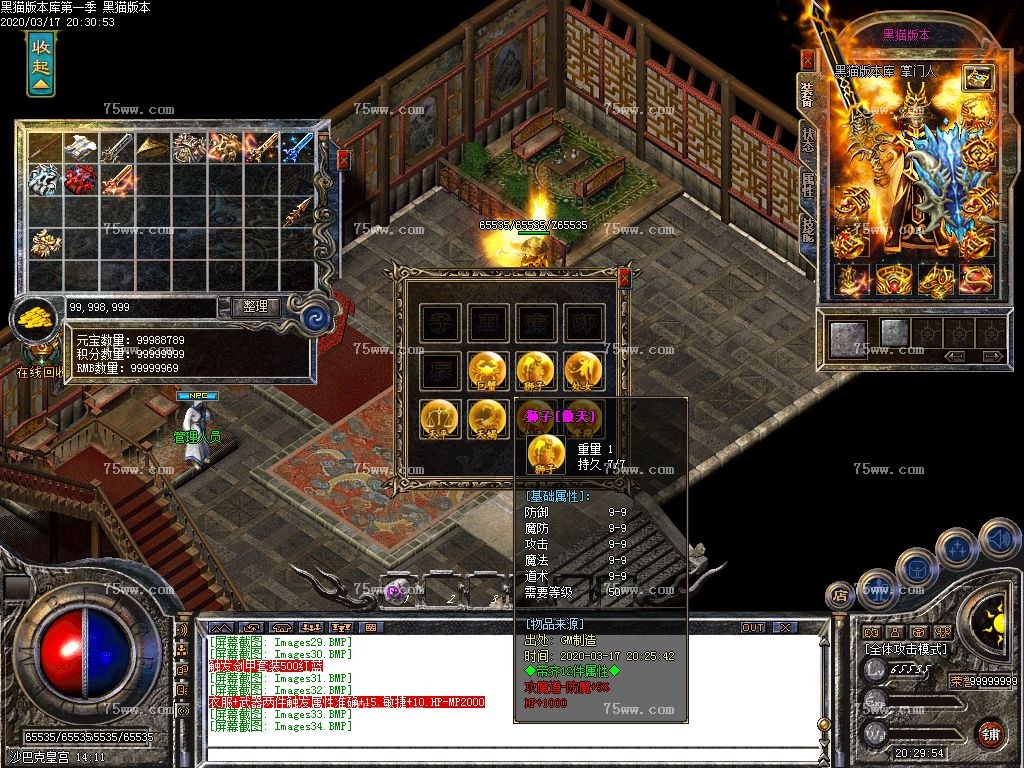
Task: Show the 技能 skills tab
Action: 808,230
